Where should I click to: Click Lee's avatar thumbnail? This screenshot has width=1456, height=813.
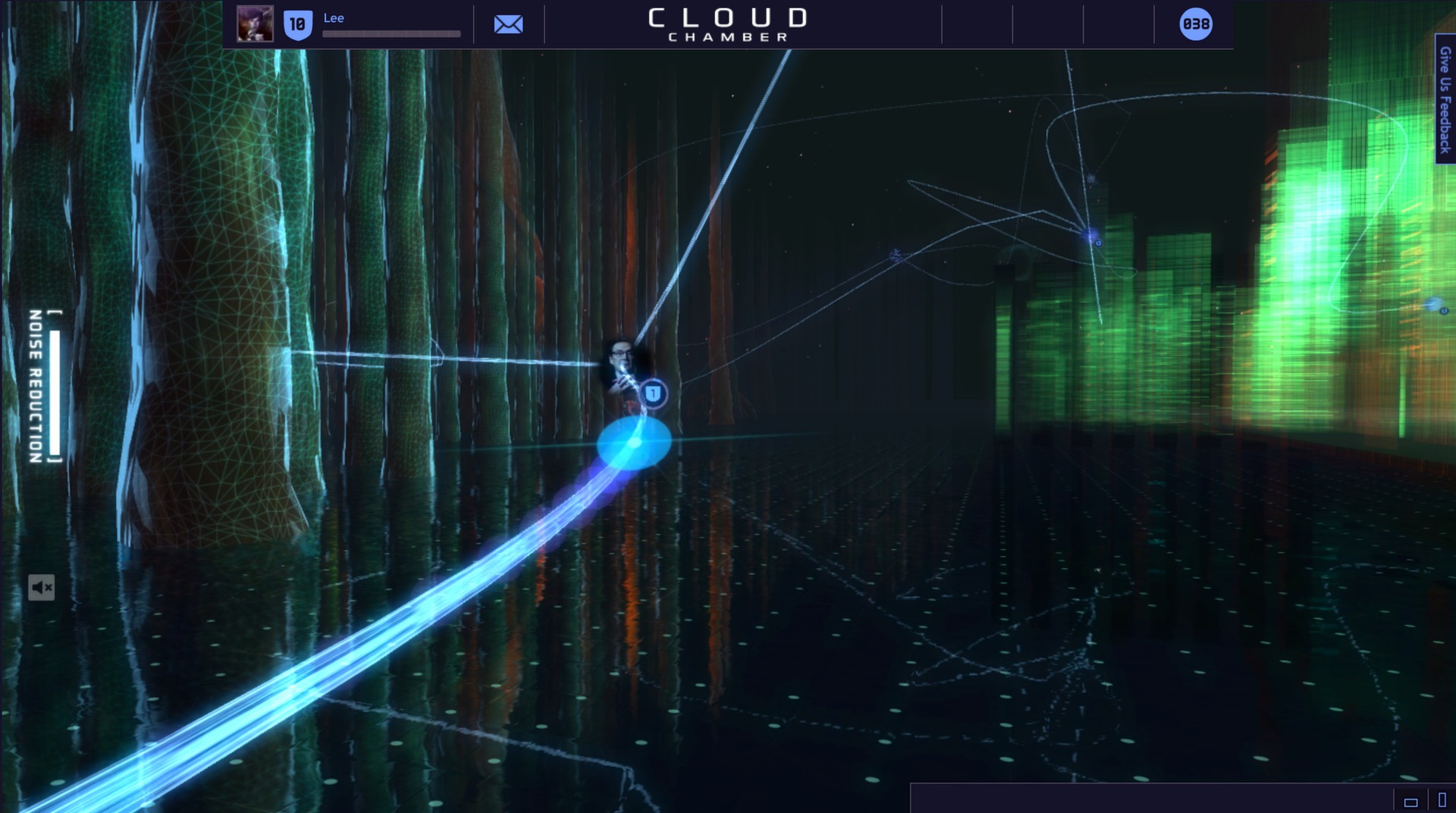coord(256,24)
